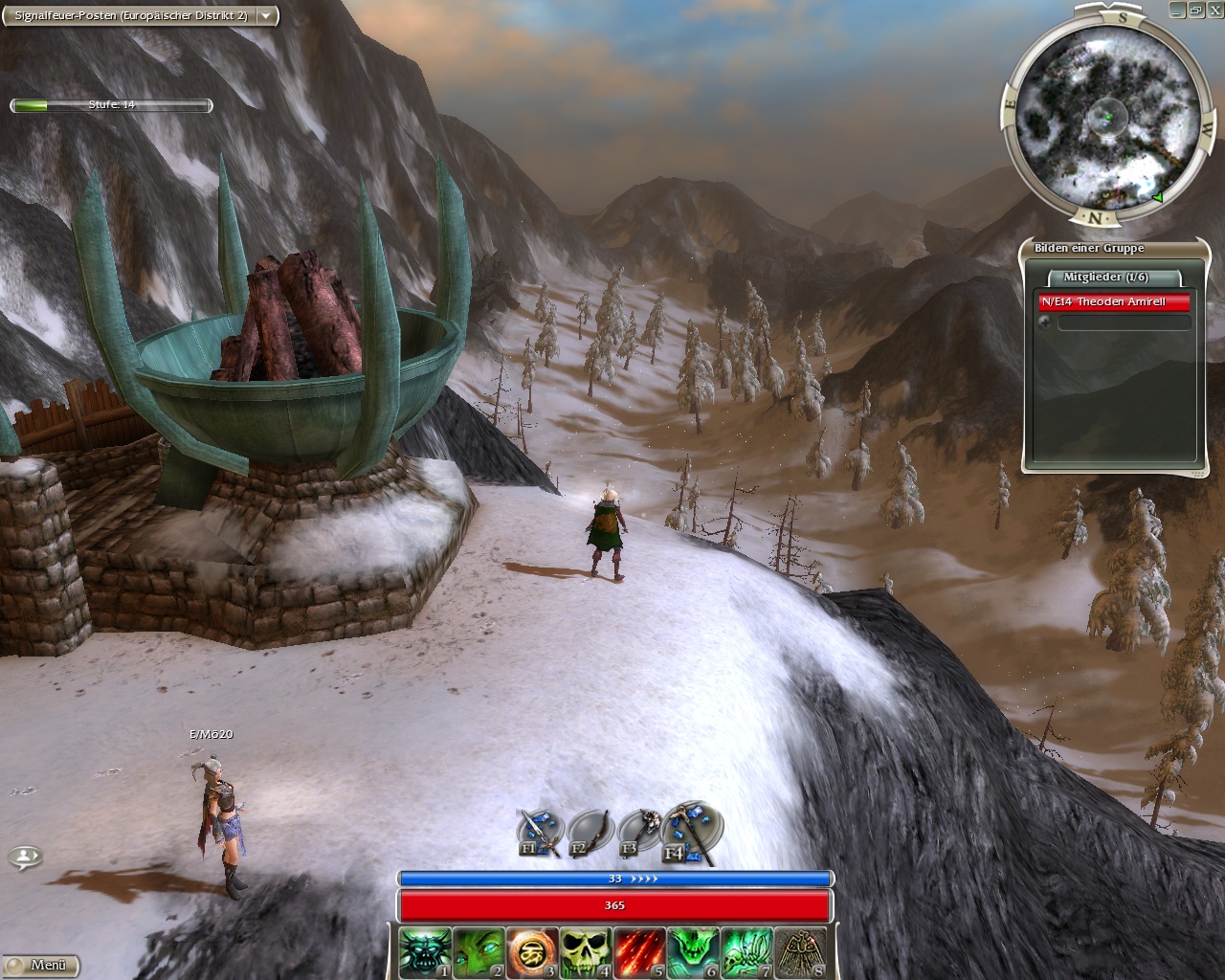Activate skill 1 with the horned demon mask
1225x980 pixels.
(424, 951)
